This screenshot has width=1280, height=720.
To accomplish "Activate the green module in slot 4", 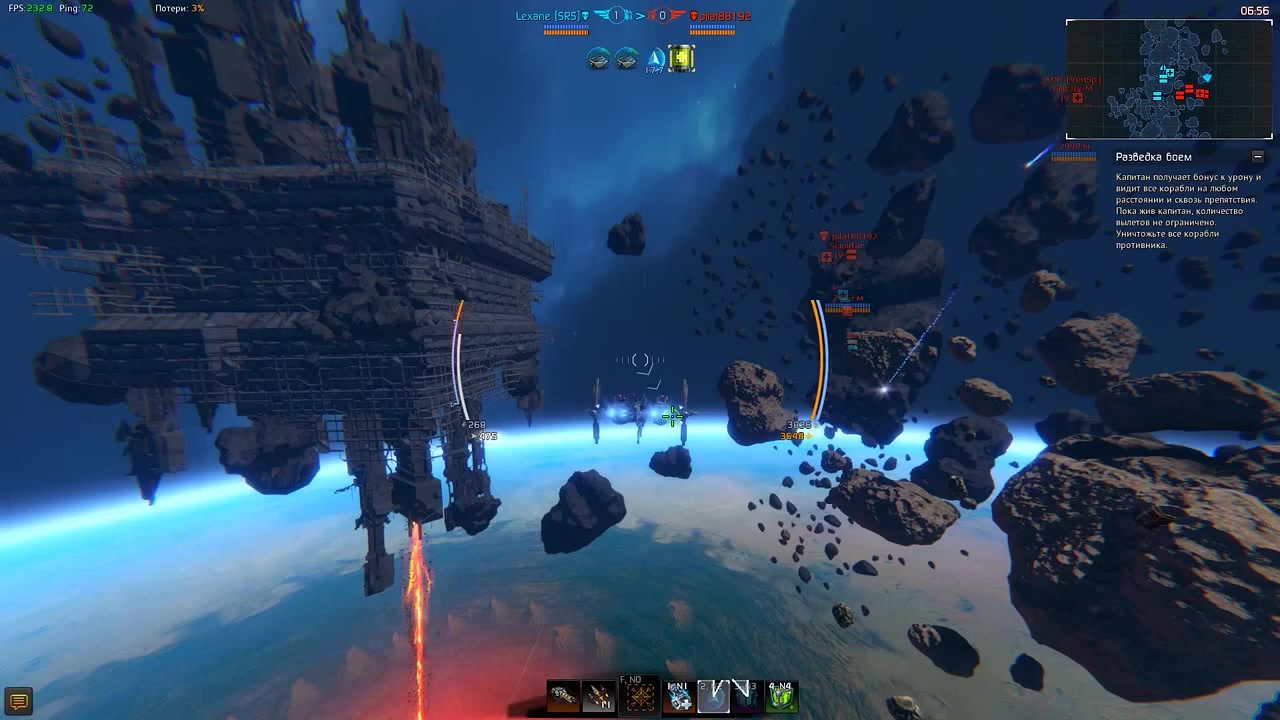I will (x=781, y=696).
